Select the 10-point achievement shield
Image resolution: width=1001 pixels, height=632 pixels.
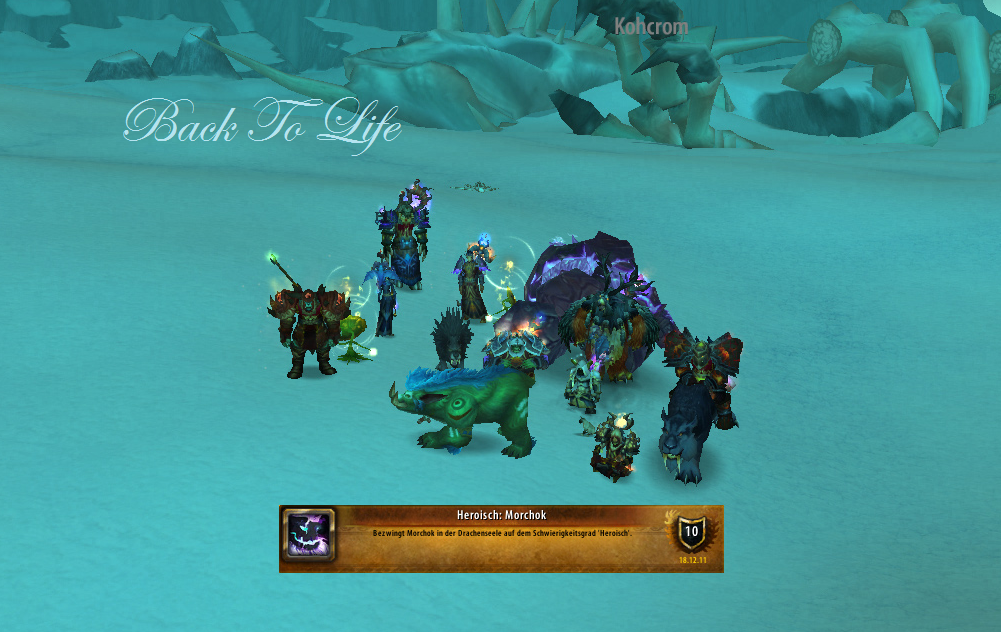(x=690, y=531)
